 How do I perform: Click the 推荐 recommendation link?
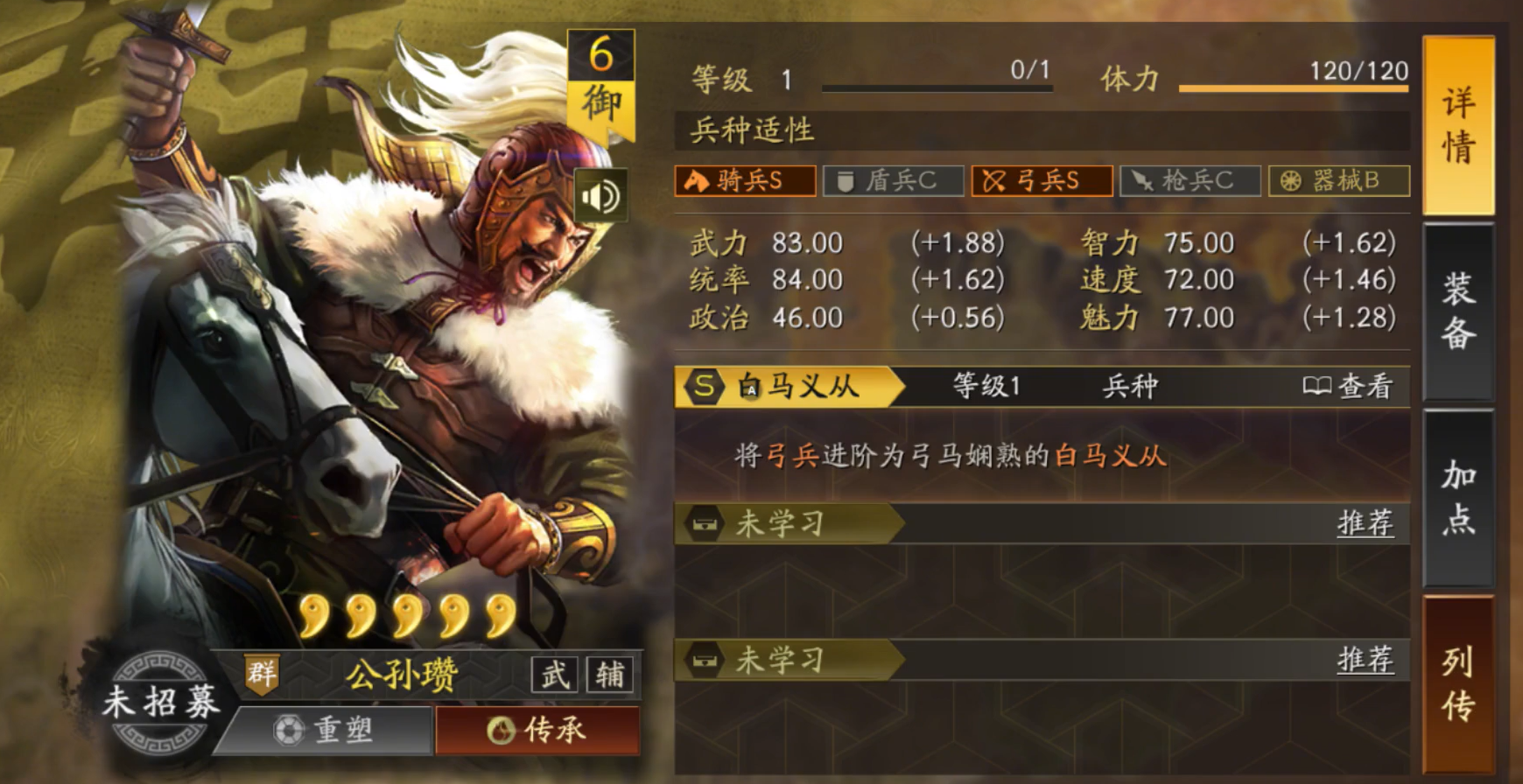tap(1367, 523)
